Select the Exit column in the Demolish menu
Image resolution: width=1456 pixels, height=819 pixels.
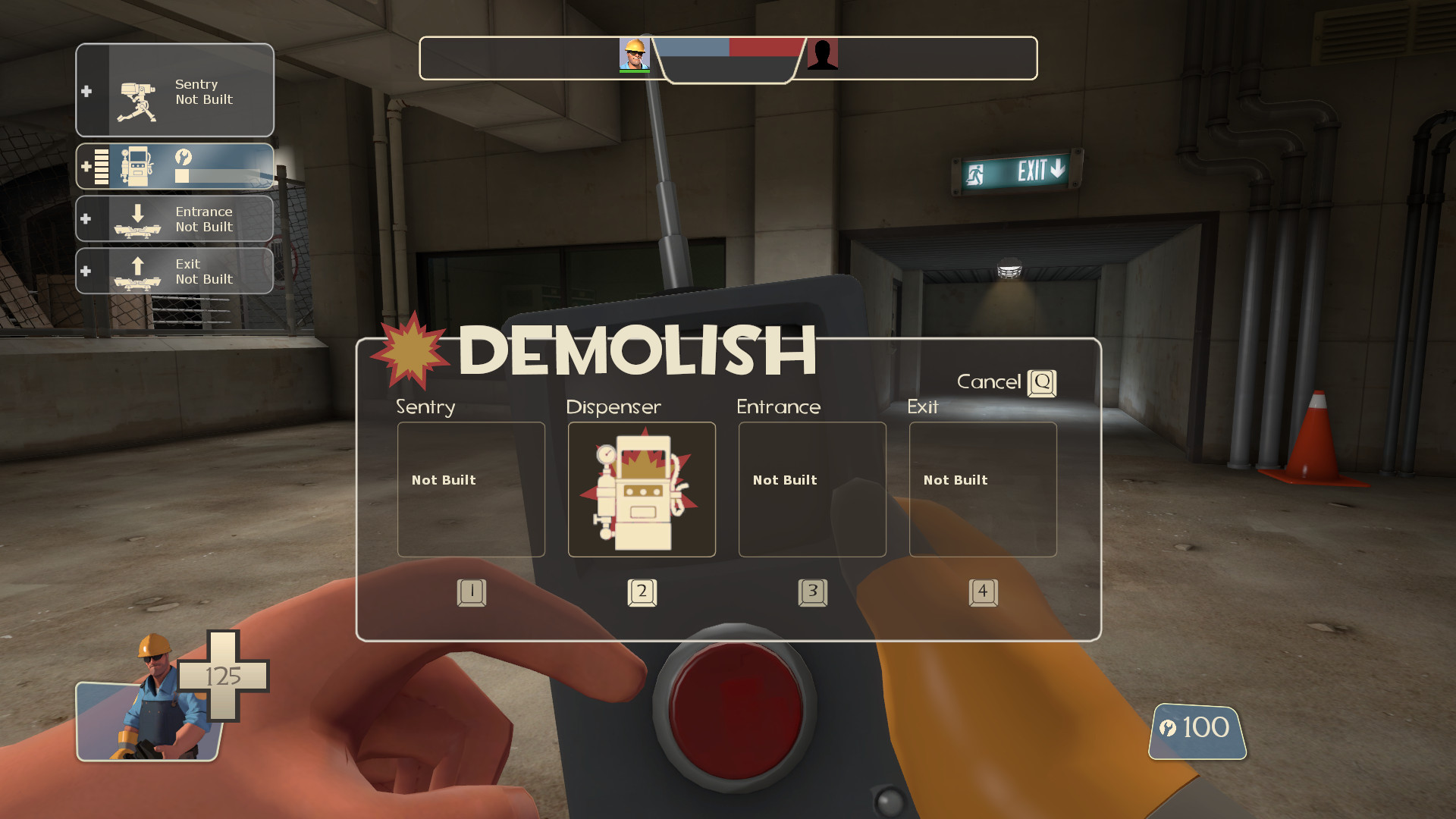pyautogui.click(x=982, y=489)
